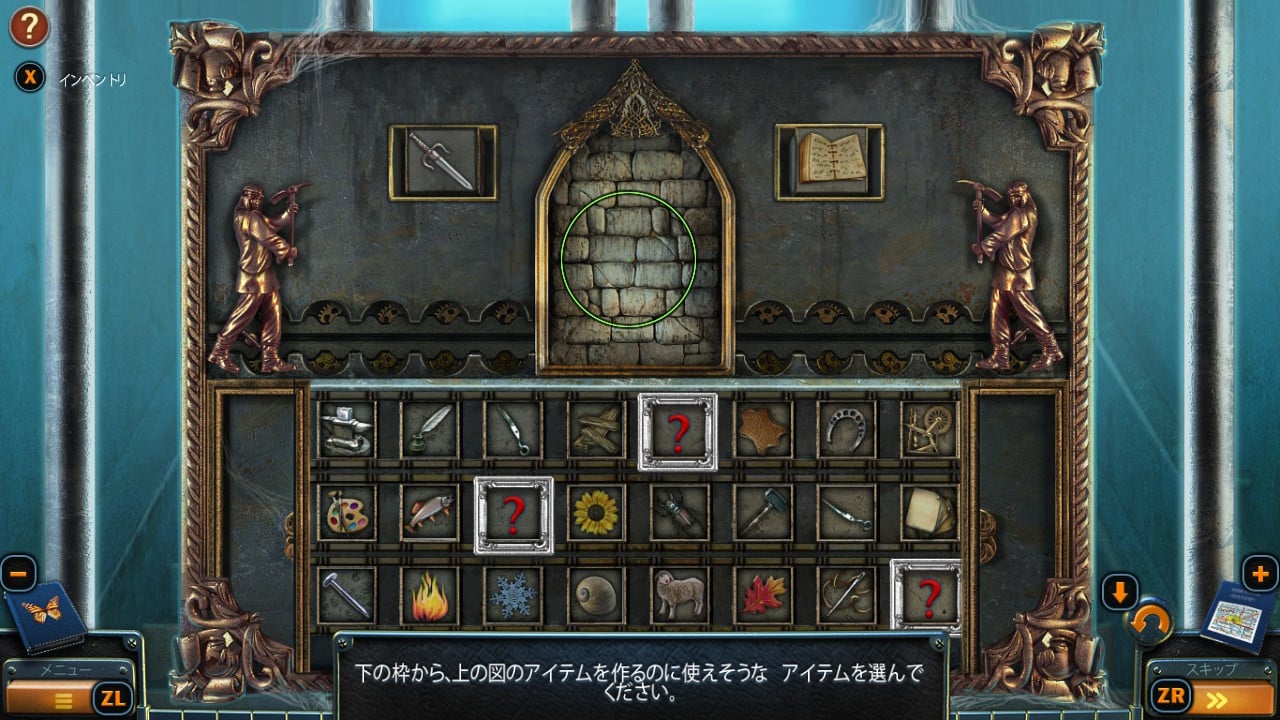1280x720 pixels.
Task: Select the spinning wheel tile
Action: click(x=929, y=429)
